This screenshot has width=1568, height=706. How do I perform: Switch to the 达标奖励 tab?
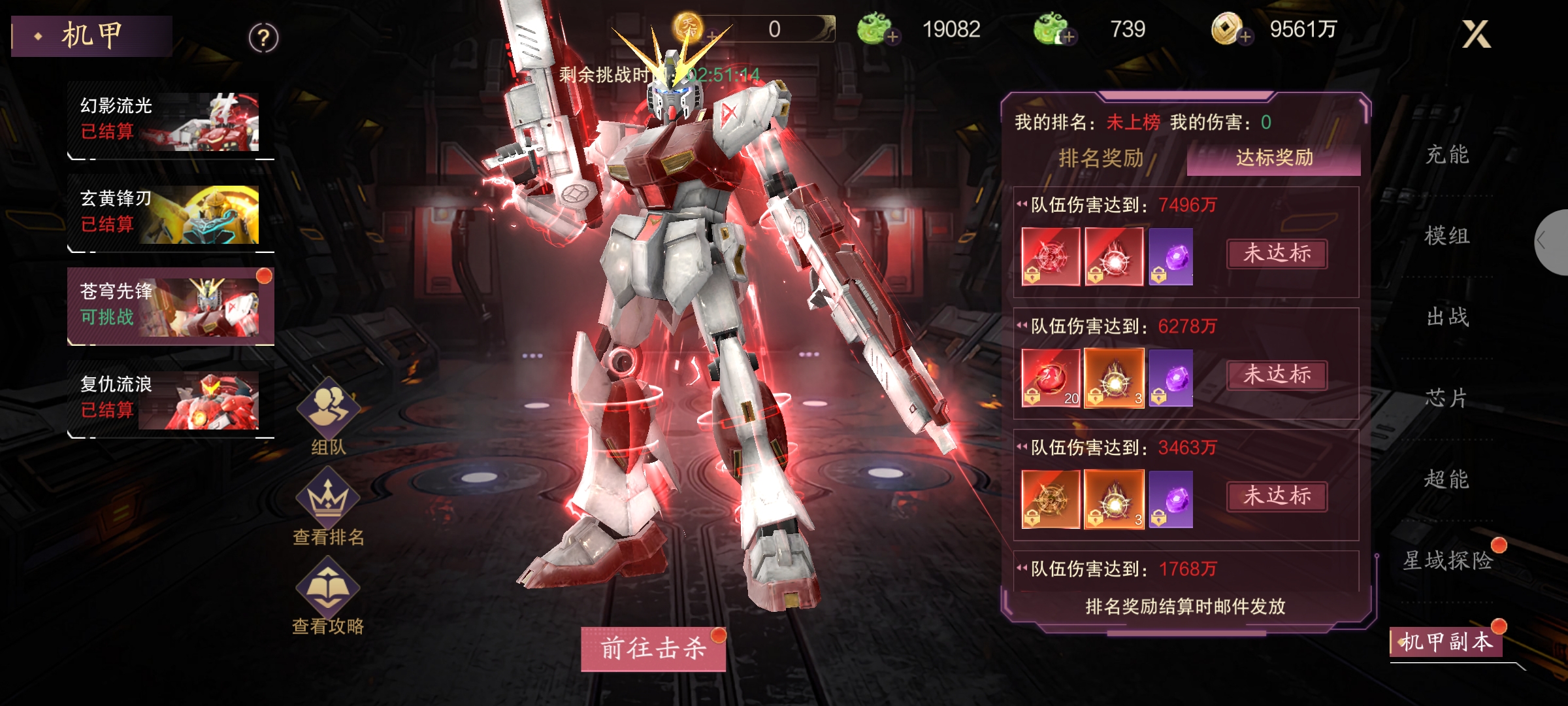point(1273,158)
